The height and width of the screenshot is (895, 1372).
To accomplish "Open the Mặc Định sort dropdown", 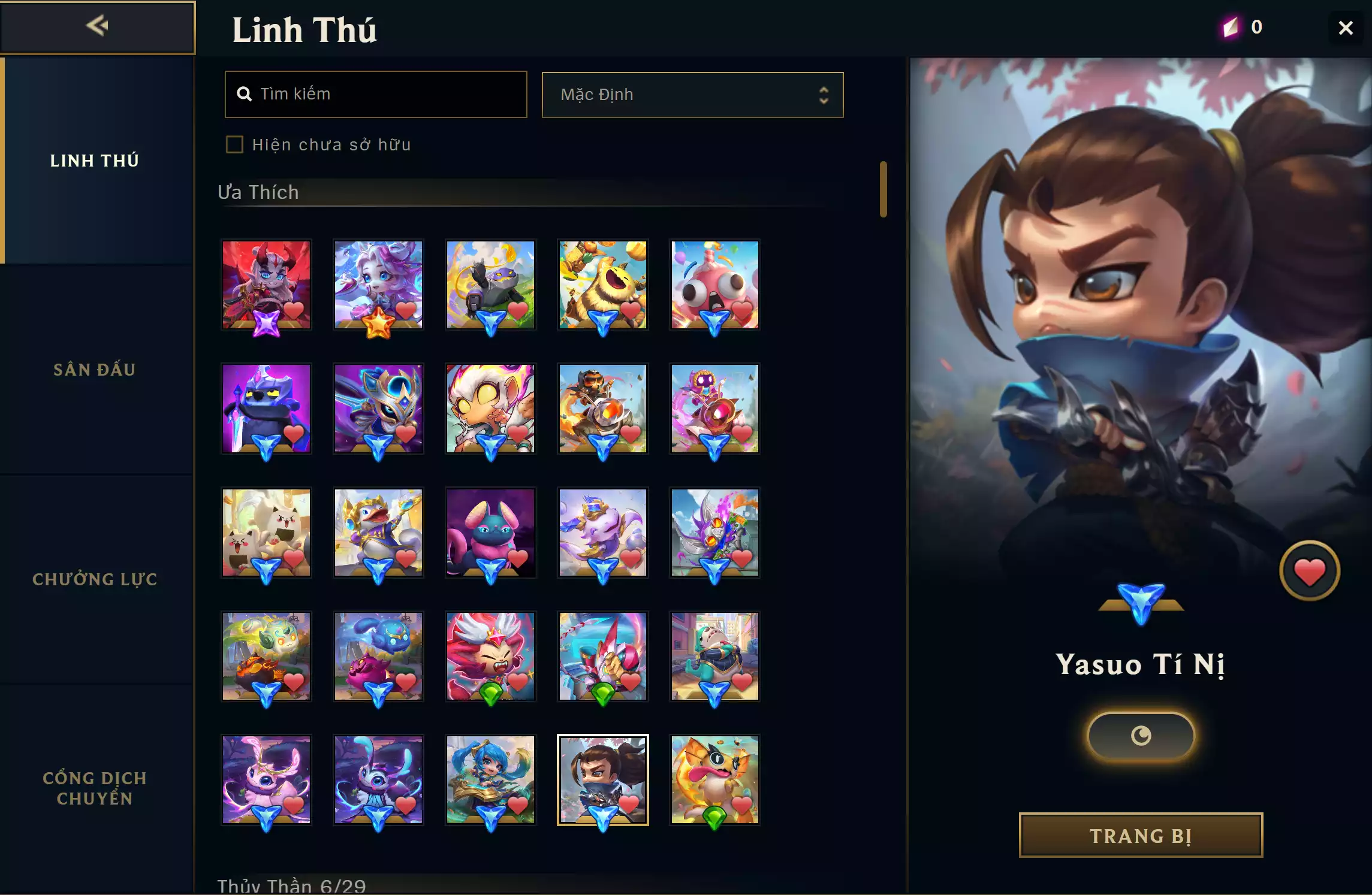I will click(692, 94).
